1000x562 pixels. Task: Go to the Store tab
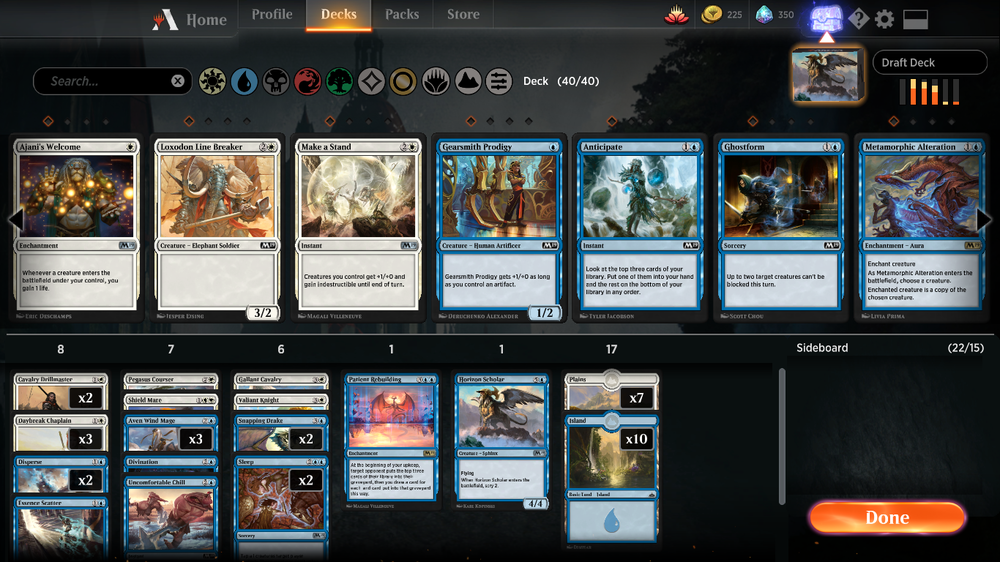coord(463,15)
